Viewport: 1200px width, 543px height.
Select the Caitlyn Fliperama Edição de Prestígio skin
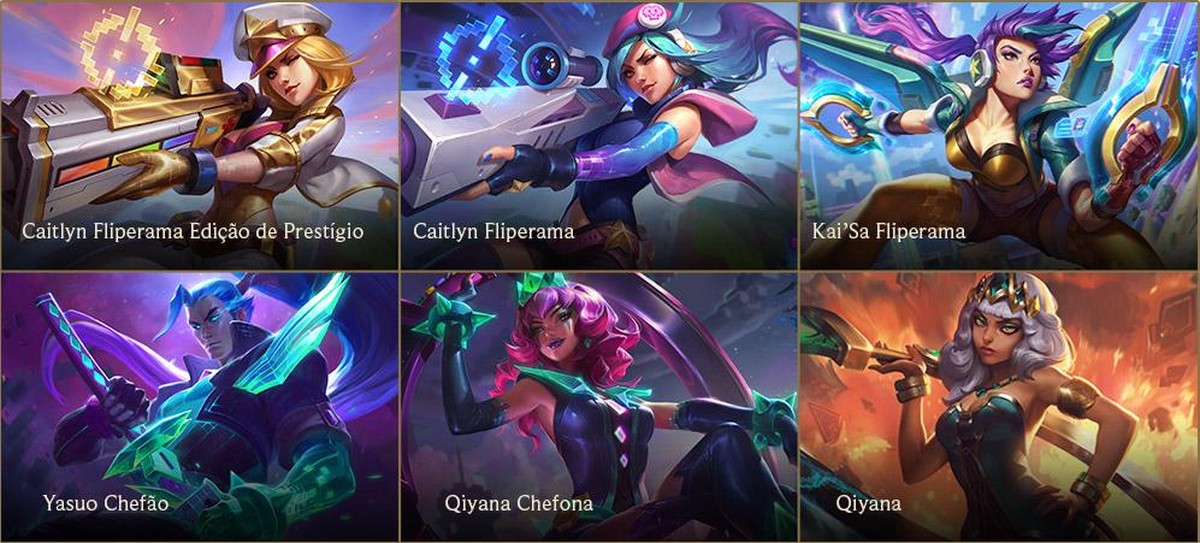coord(200,136)
